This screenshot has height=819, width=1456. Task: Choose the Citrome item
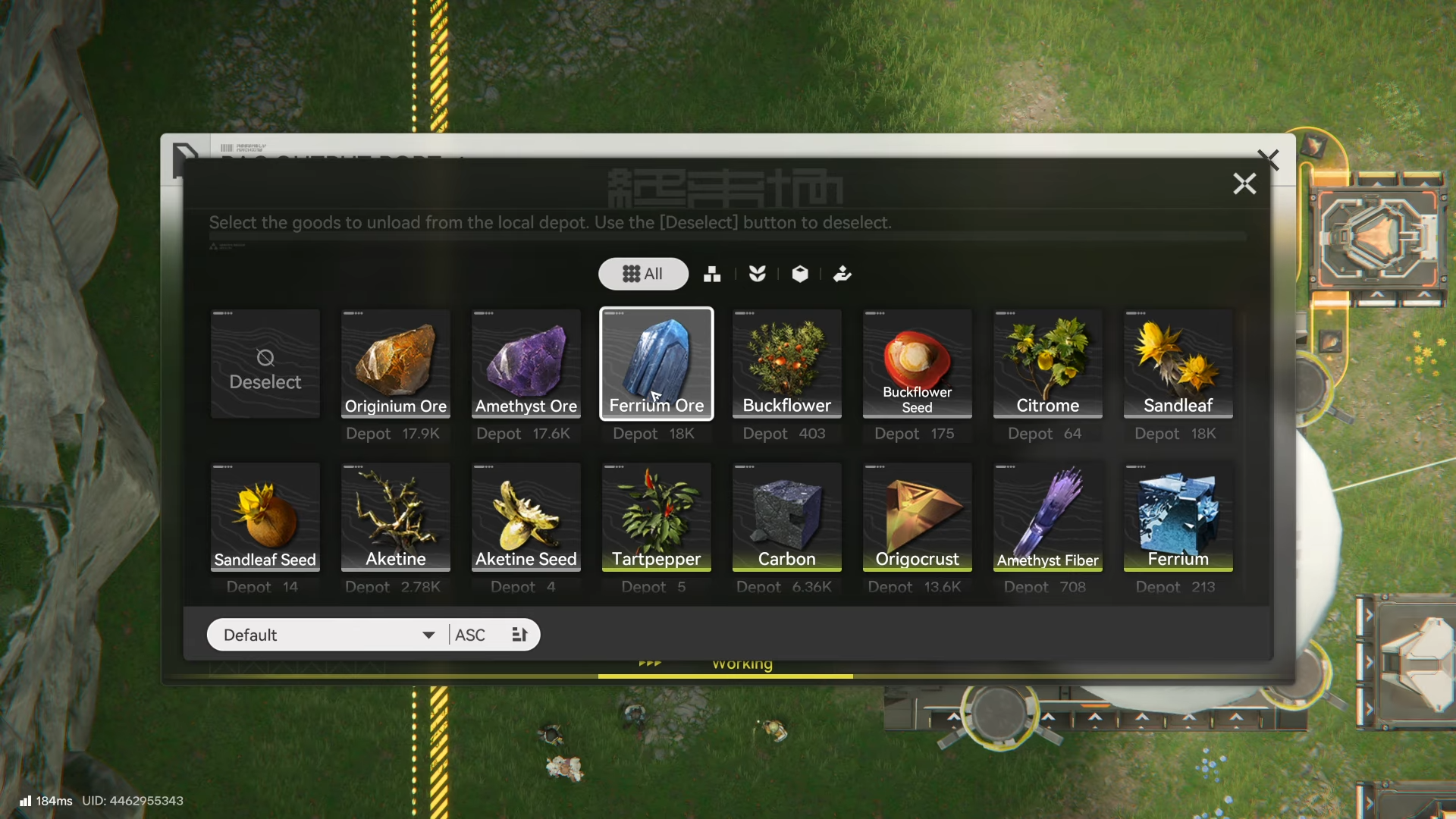pos(1048,364)
